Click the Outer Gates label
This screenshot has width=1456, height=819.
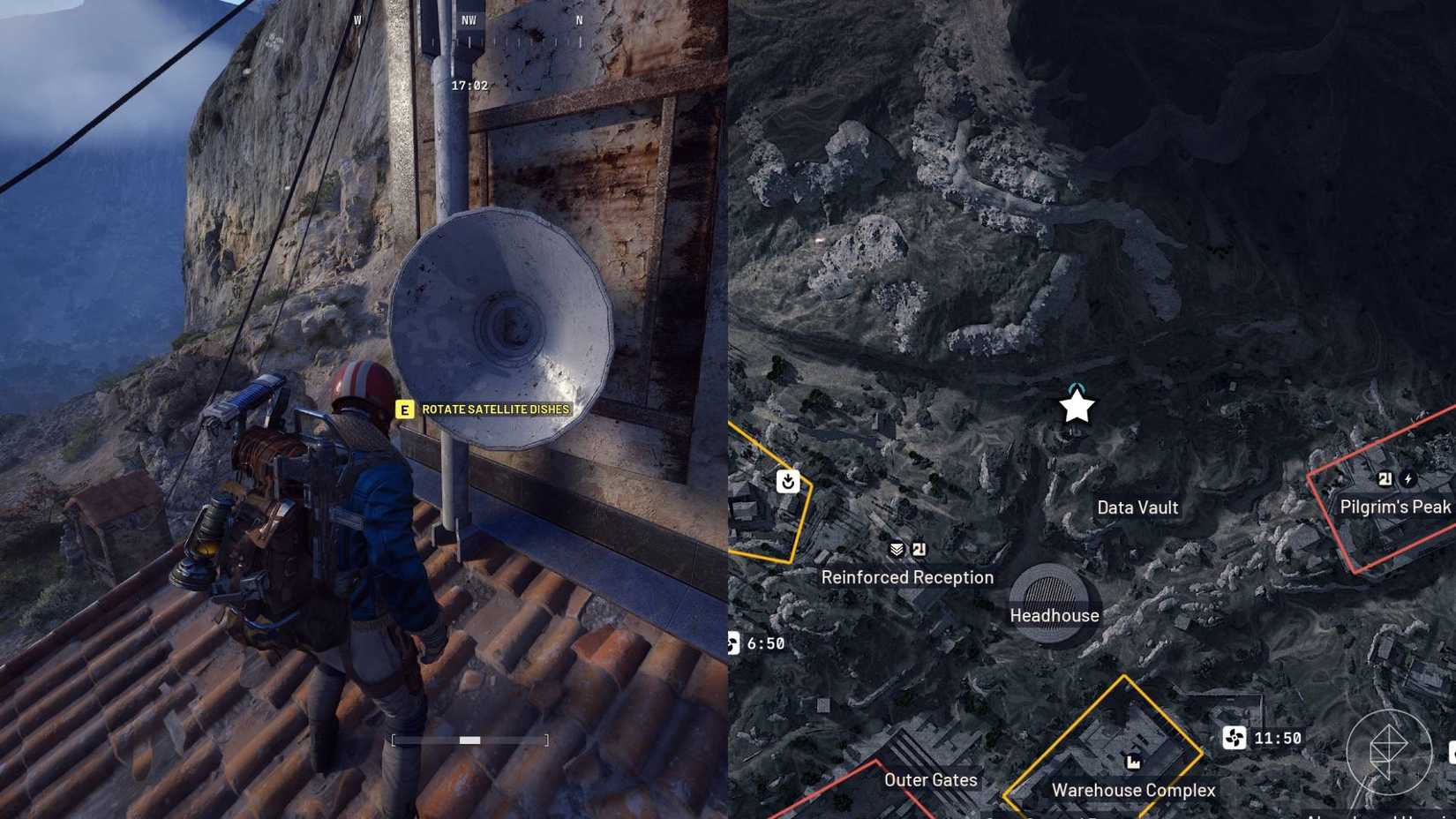[930, 780]
